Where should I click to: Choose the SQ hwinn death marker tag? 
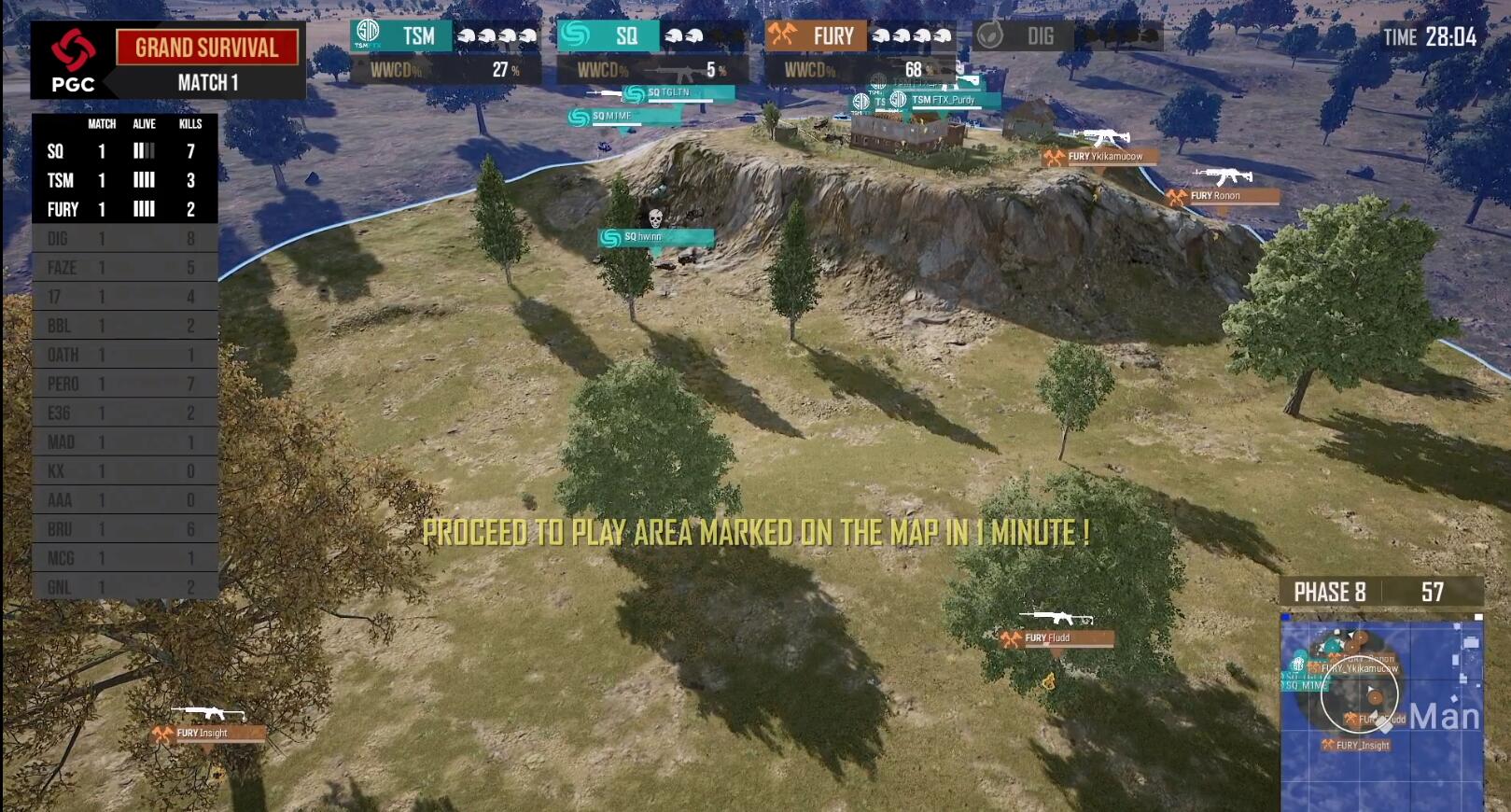(x=655, y=237)
